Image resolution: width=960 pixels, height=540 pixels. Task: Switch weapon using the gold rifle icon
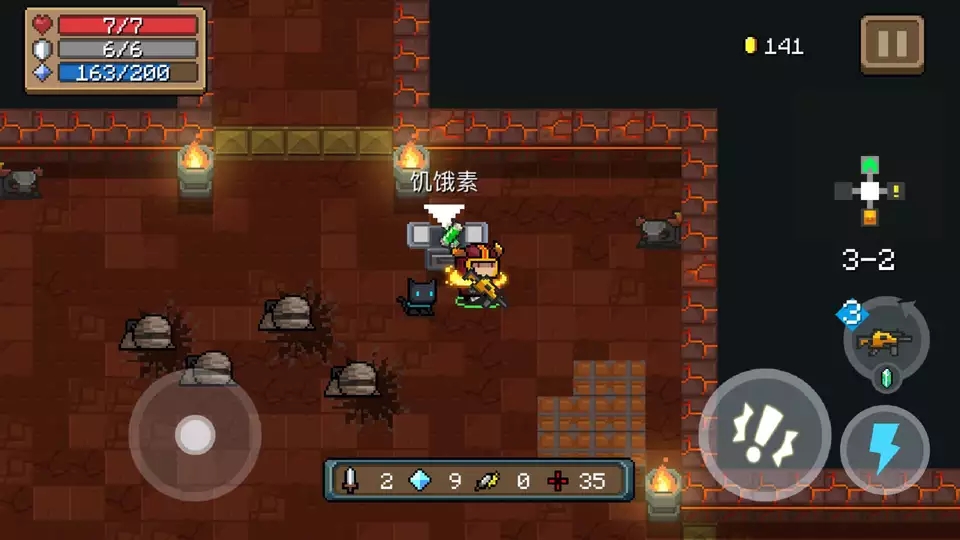coord(885,342)
